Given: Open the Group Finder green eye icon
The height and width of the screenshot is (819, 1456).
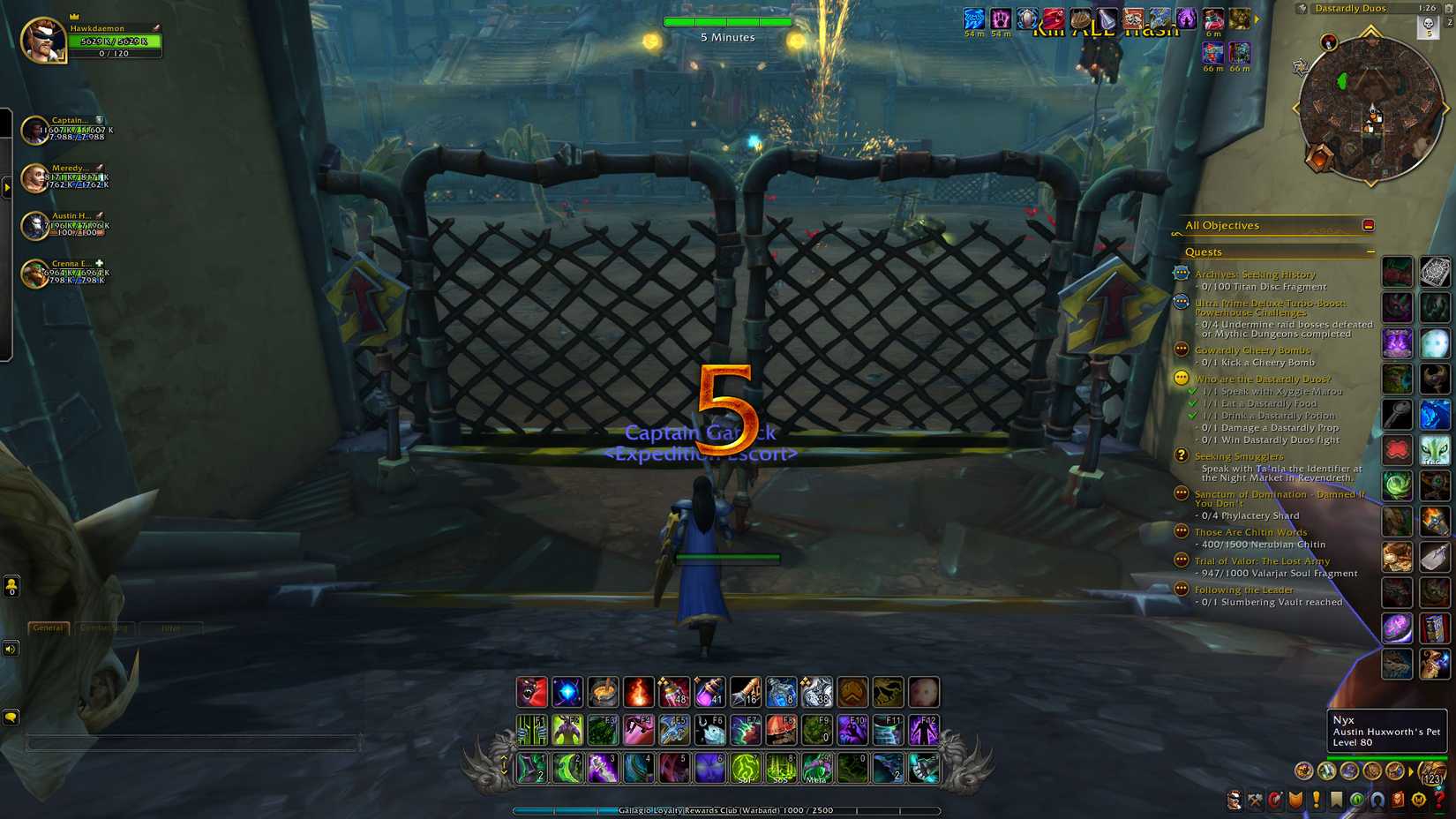Looking at the screenshot, I should point(1355,800).
